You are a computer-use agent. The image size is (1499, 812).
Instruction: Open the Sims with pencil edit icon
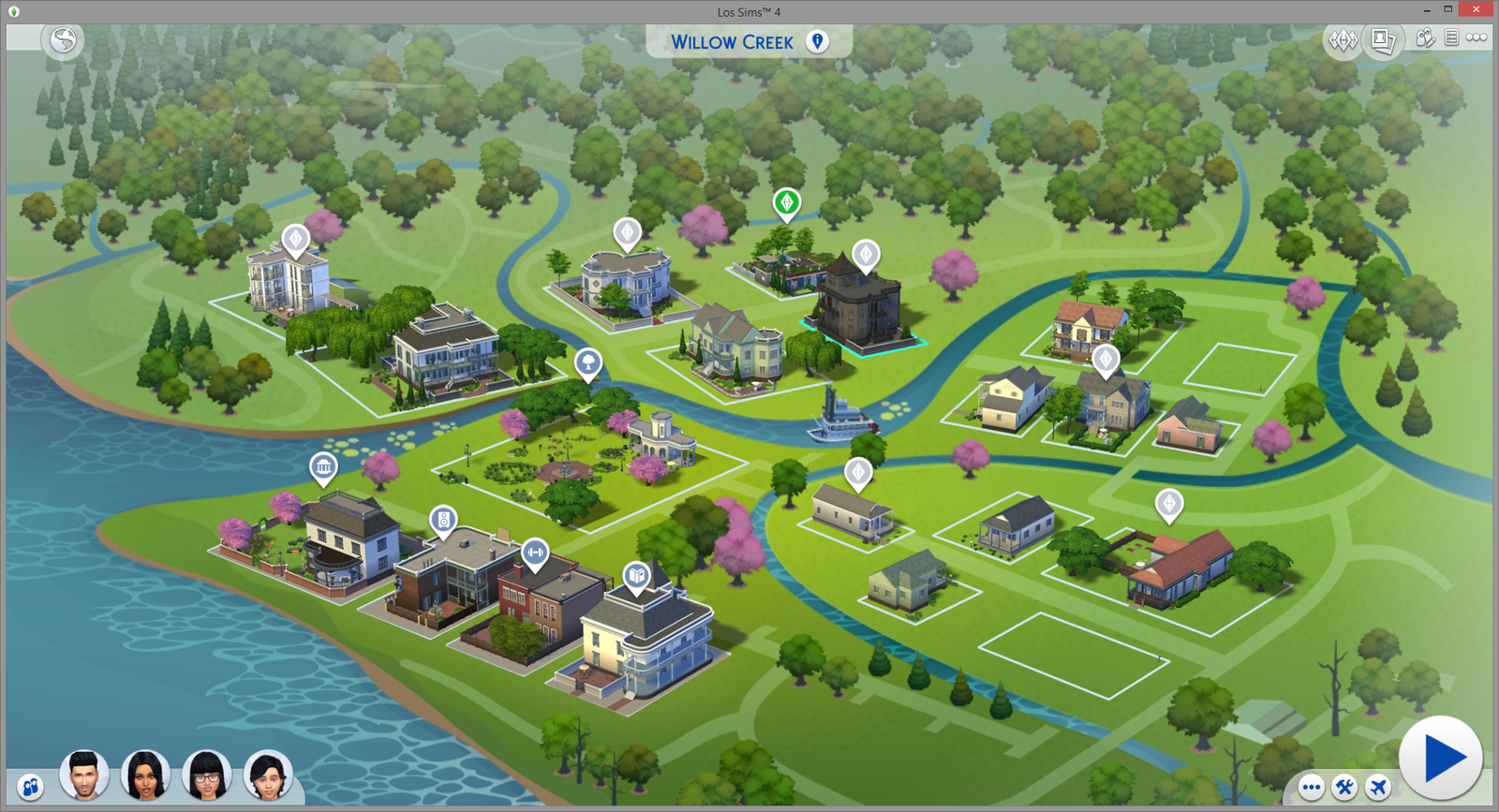coord(1425,37)
